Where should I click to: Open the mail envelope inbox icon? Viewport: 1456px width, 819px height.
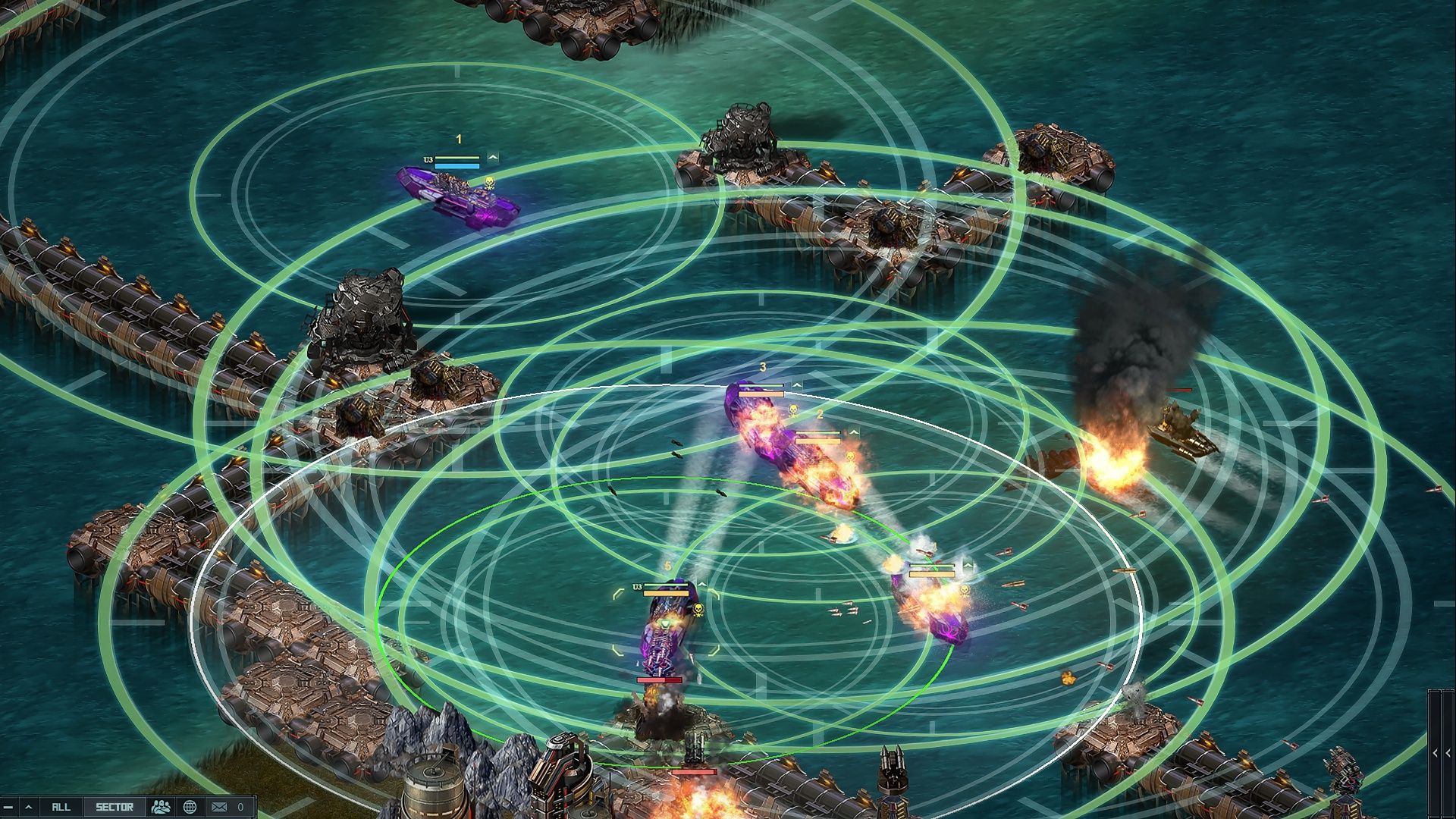[219, 808]
